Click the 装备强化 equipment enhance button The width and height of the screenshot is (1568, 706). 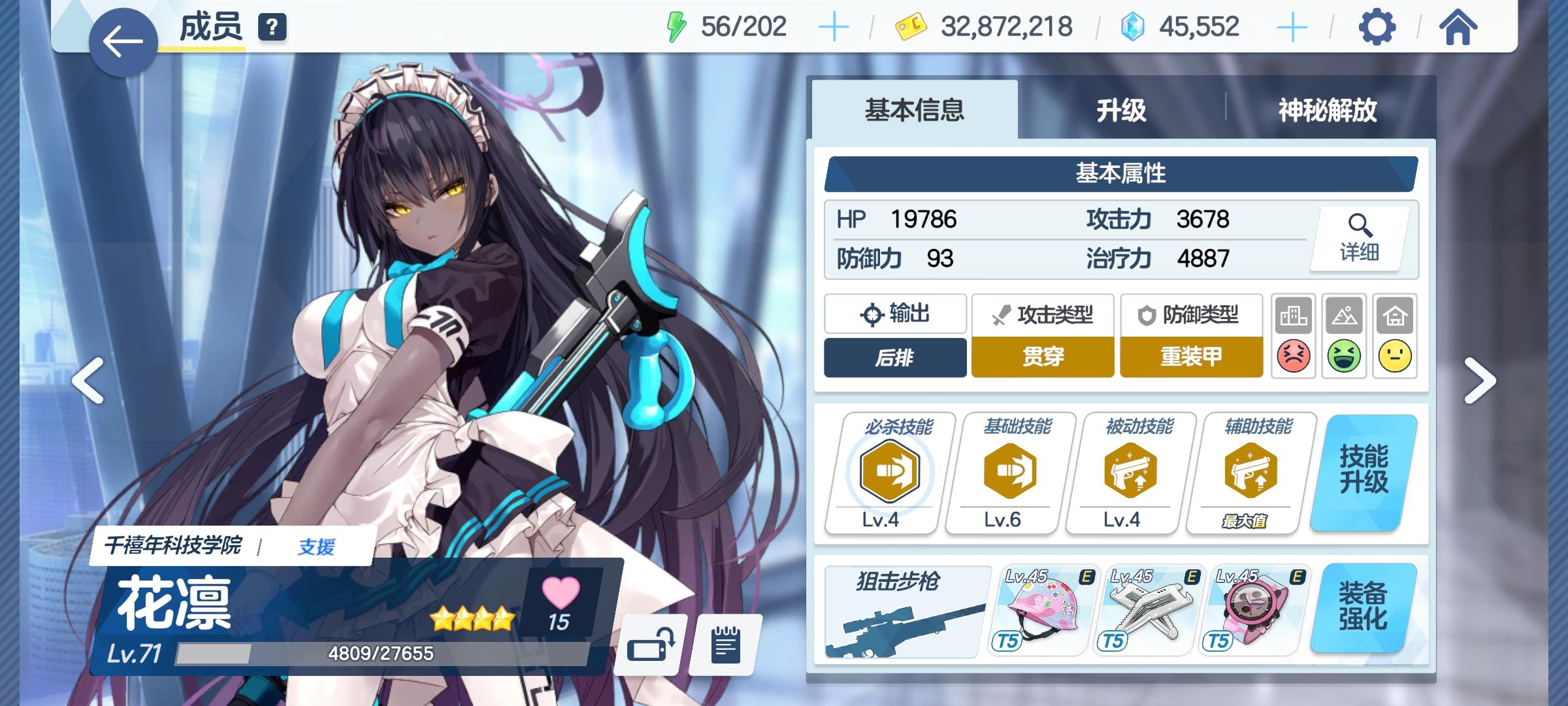tap(1362, 608)
